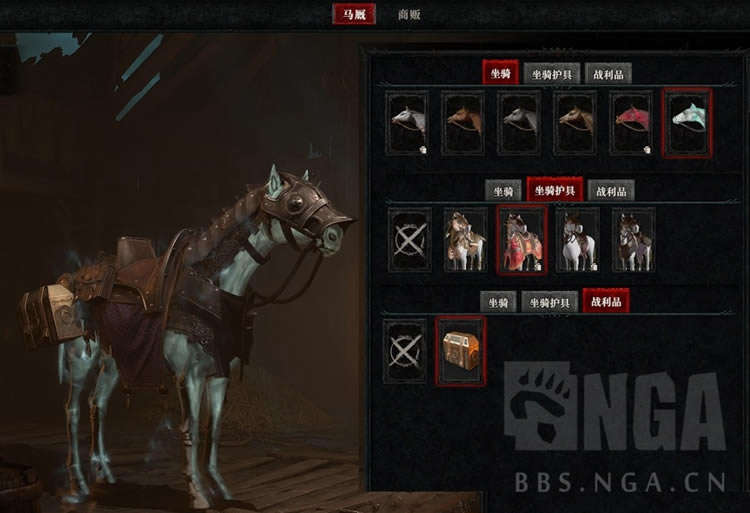Click the highlighted red 战利品 tab
This screenshot has width=750, height=513.
[x=606, y=301]
